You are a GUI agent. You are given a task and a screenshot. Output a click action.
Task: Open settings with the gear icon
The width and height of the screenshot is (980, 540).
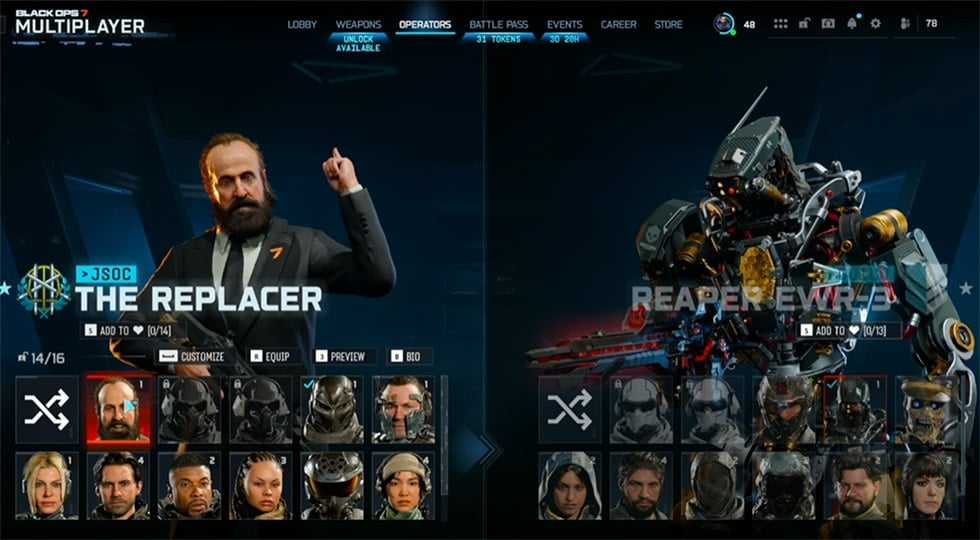tap(876, 24)
